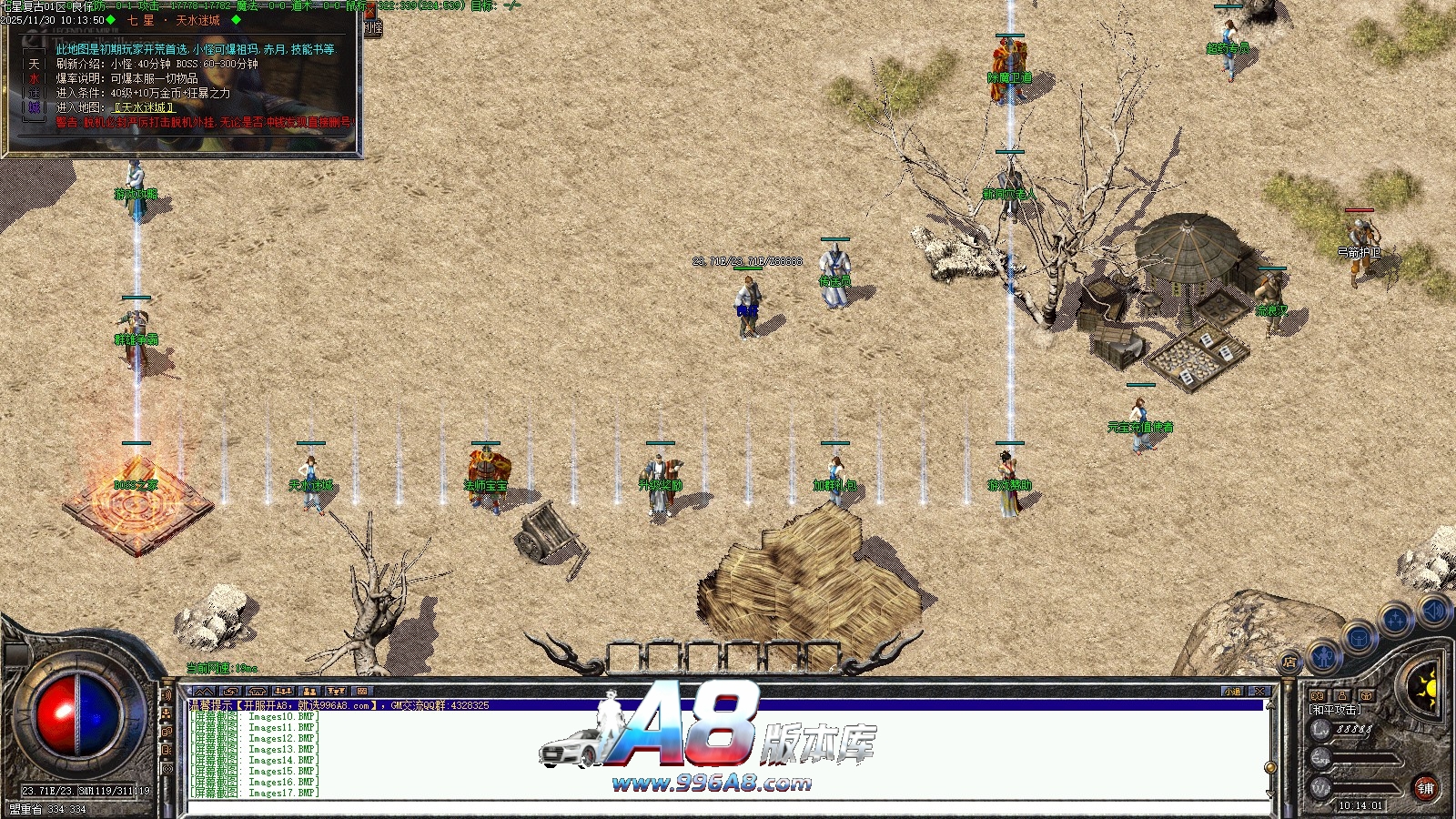Open the skills sparkle icon

click(x=1395, y=621)
